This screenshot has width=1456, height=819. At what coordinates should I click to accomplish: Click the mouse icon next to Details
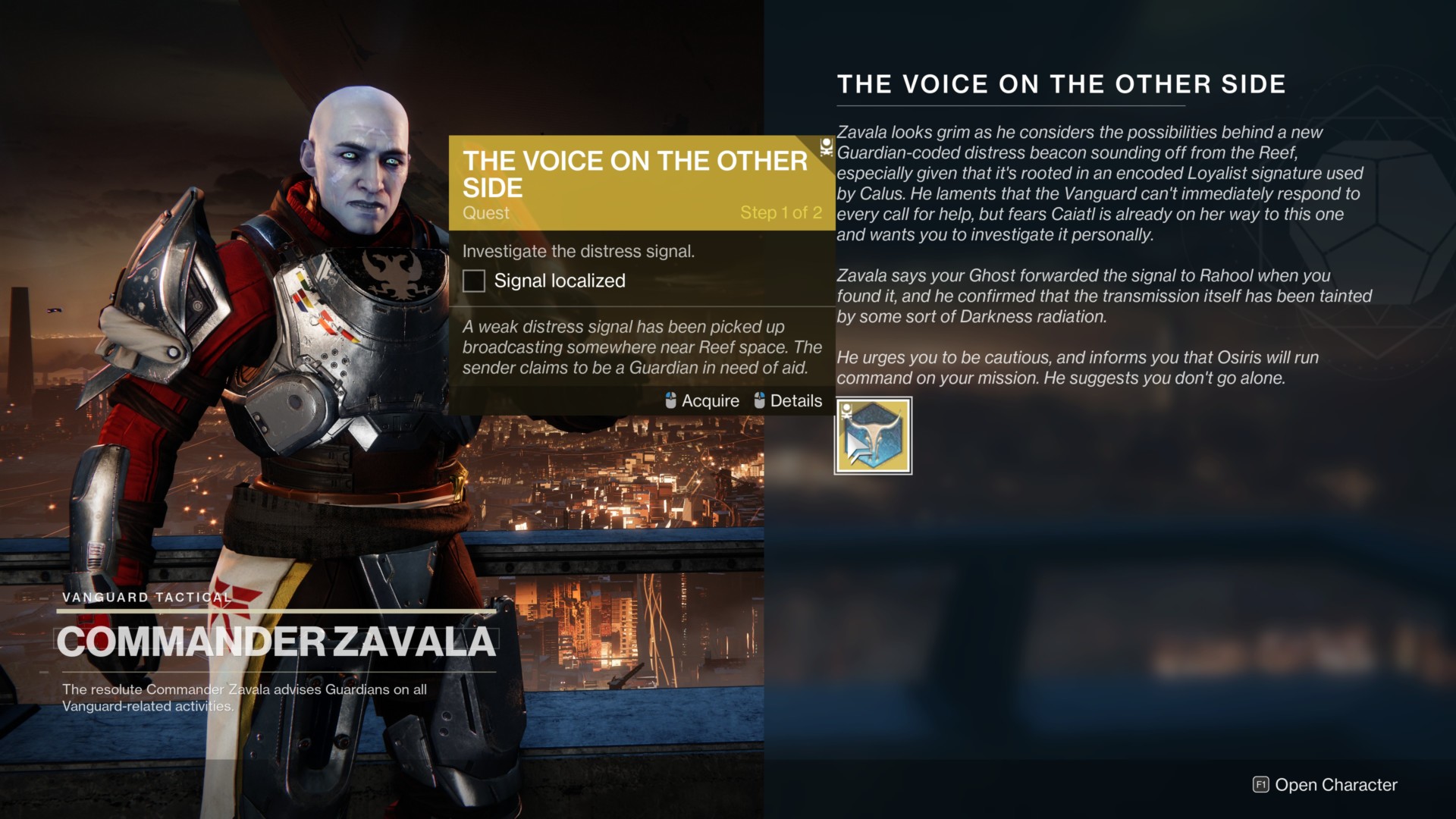click(x=758, y=400)
